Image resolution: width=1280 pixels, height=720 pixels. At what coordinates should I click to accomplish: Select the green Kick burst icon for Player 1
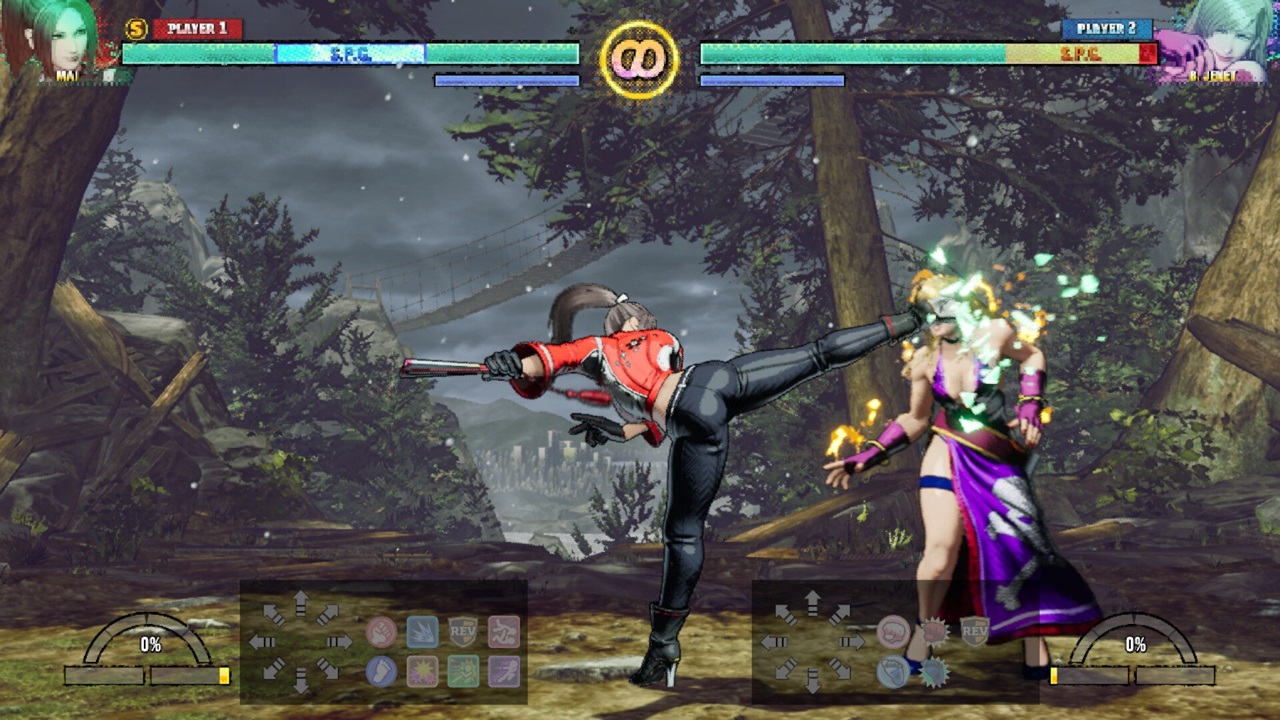click(462, 671)
